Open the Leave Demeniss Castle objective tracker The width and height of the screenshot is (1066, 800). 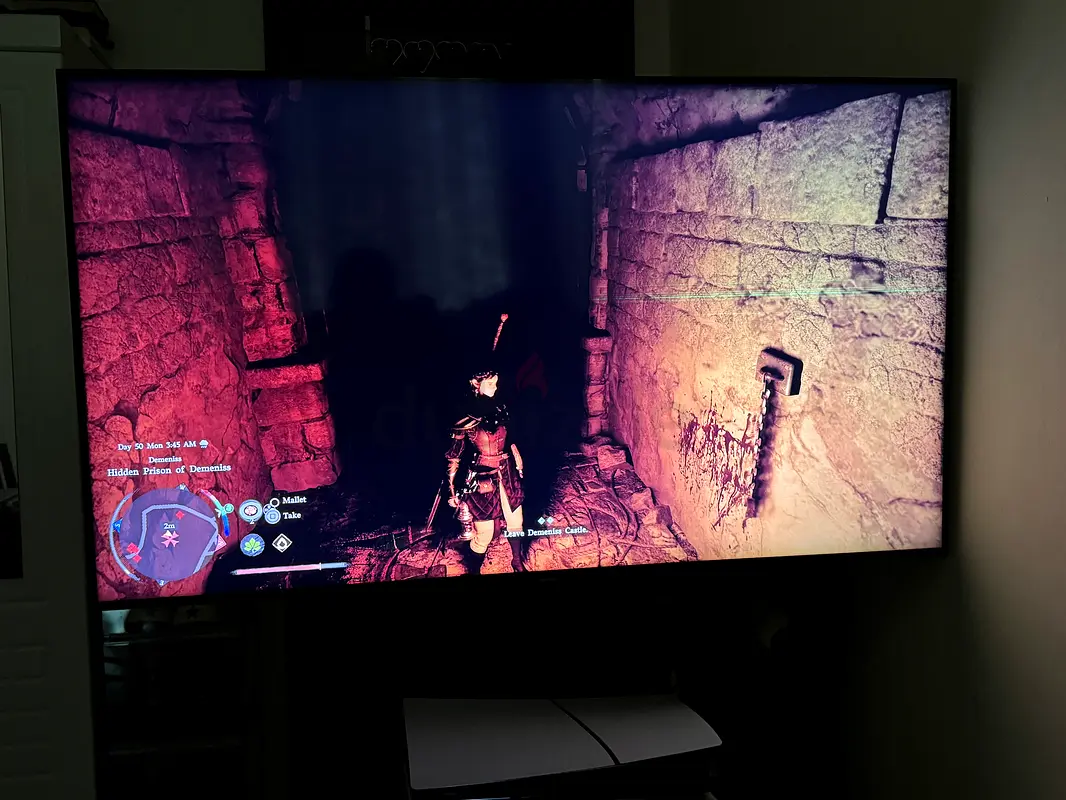click(546, 531)
